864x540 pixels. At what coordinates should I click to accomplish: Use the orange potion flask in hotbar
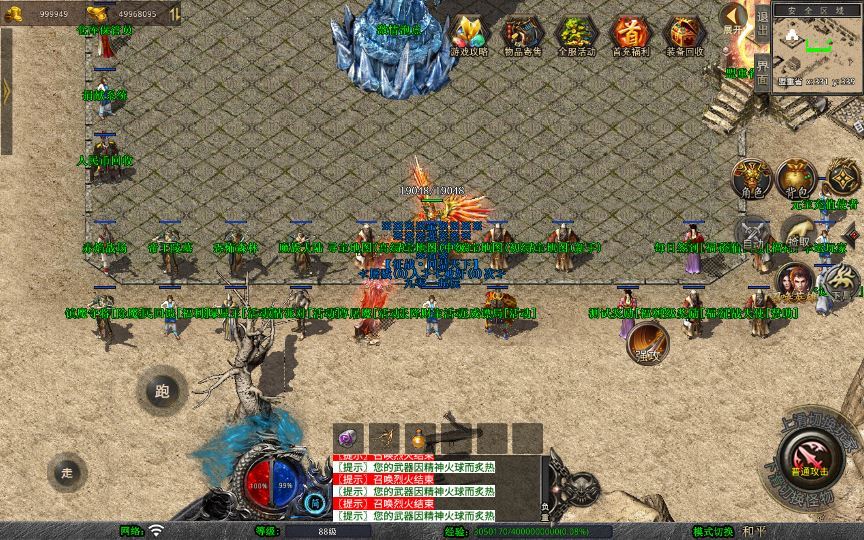click(x=419, y=438)
